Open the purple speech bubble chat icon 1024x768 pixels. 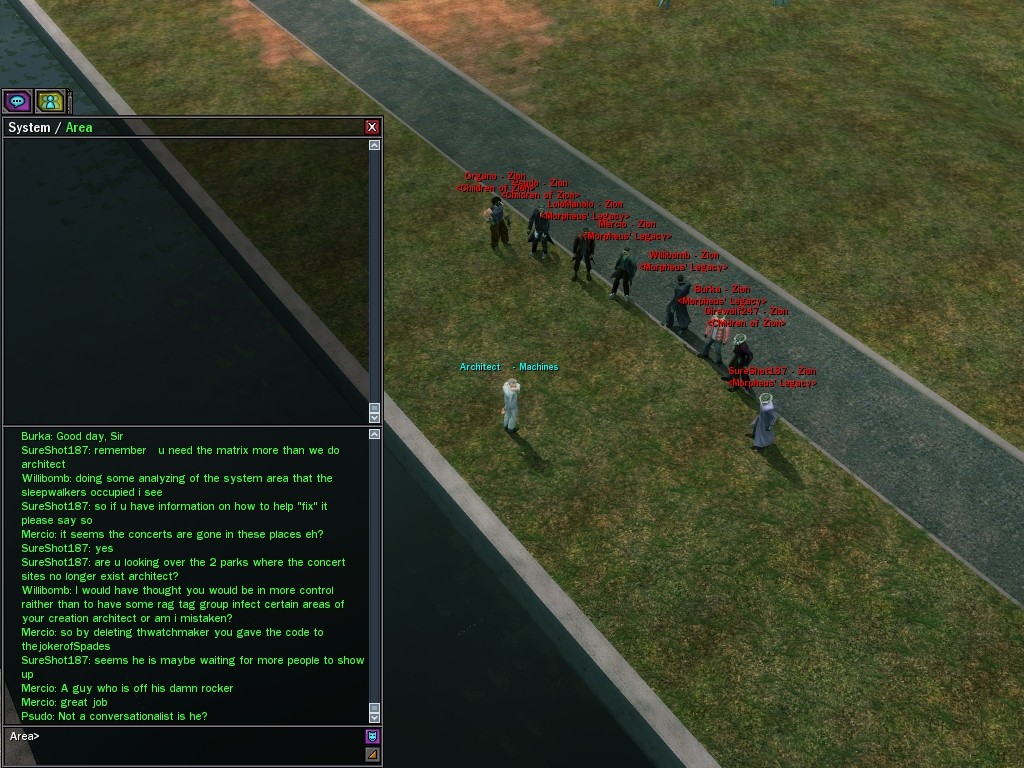[17, 101]
